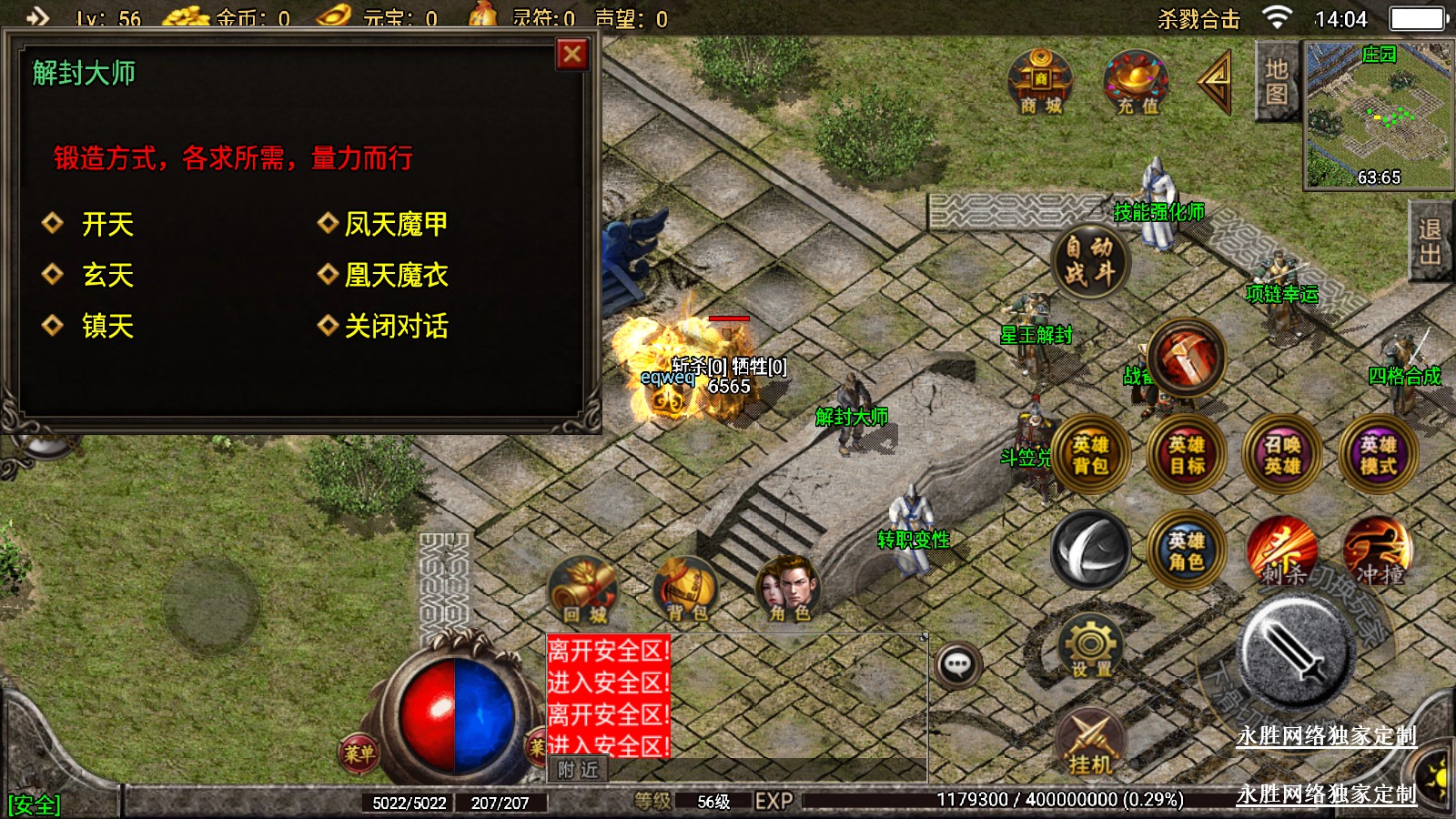Pick the 镇天 dialogue option
The height and width of the screenshot is (819, 1456).
tap(107, 326)
